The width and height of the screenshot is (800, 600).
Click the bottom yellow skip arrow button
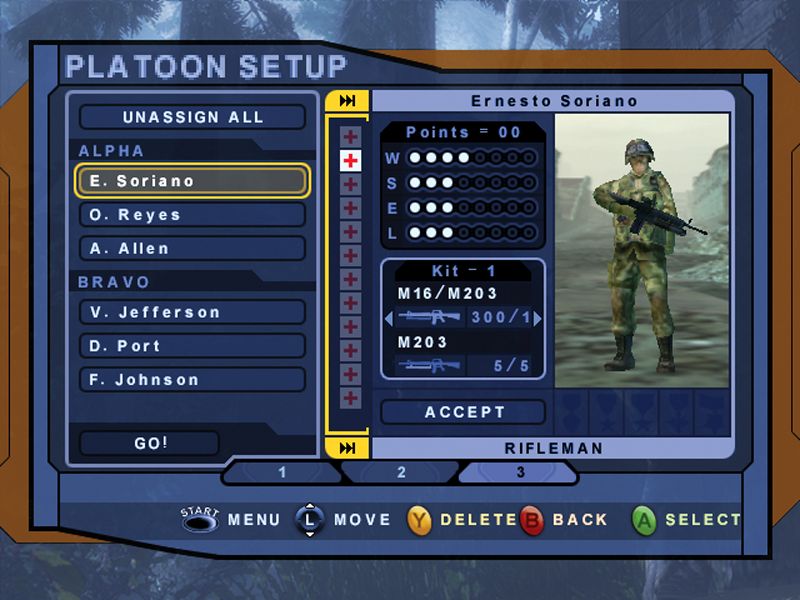coord(348,447)
